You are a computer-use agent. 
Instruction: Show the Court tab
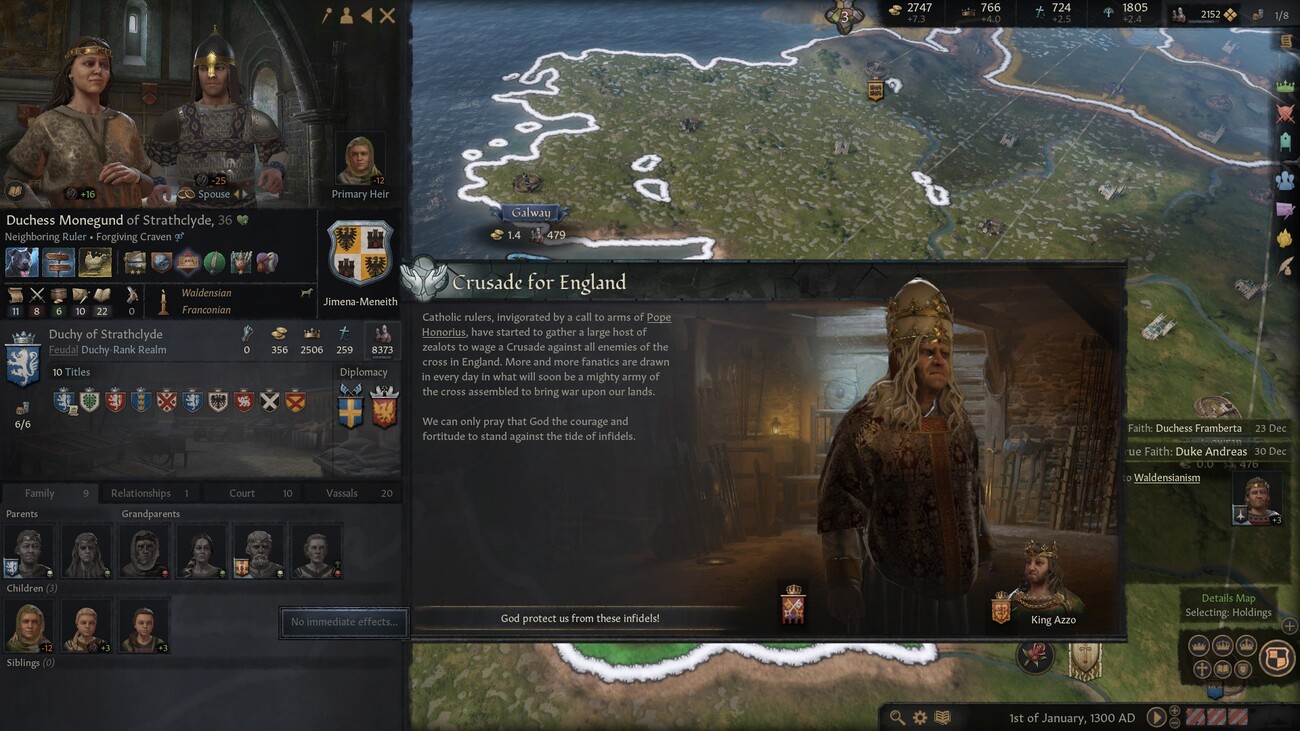coord(242,493)
